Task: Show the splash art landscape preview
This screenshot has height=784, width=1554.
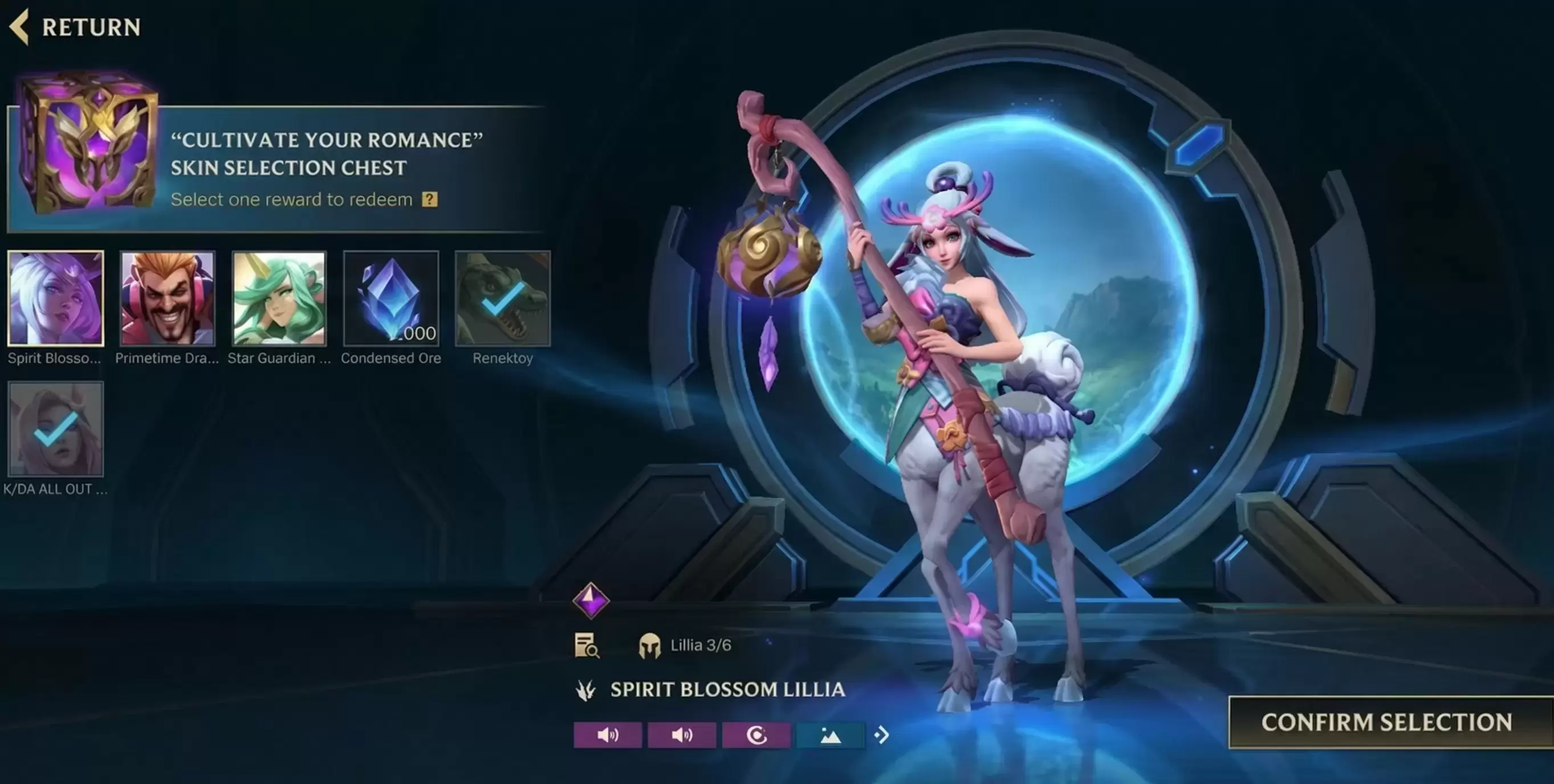Action: [830, 735]
